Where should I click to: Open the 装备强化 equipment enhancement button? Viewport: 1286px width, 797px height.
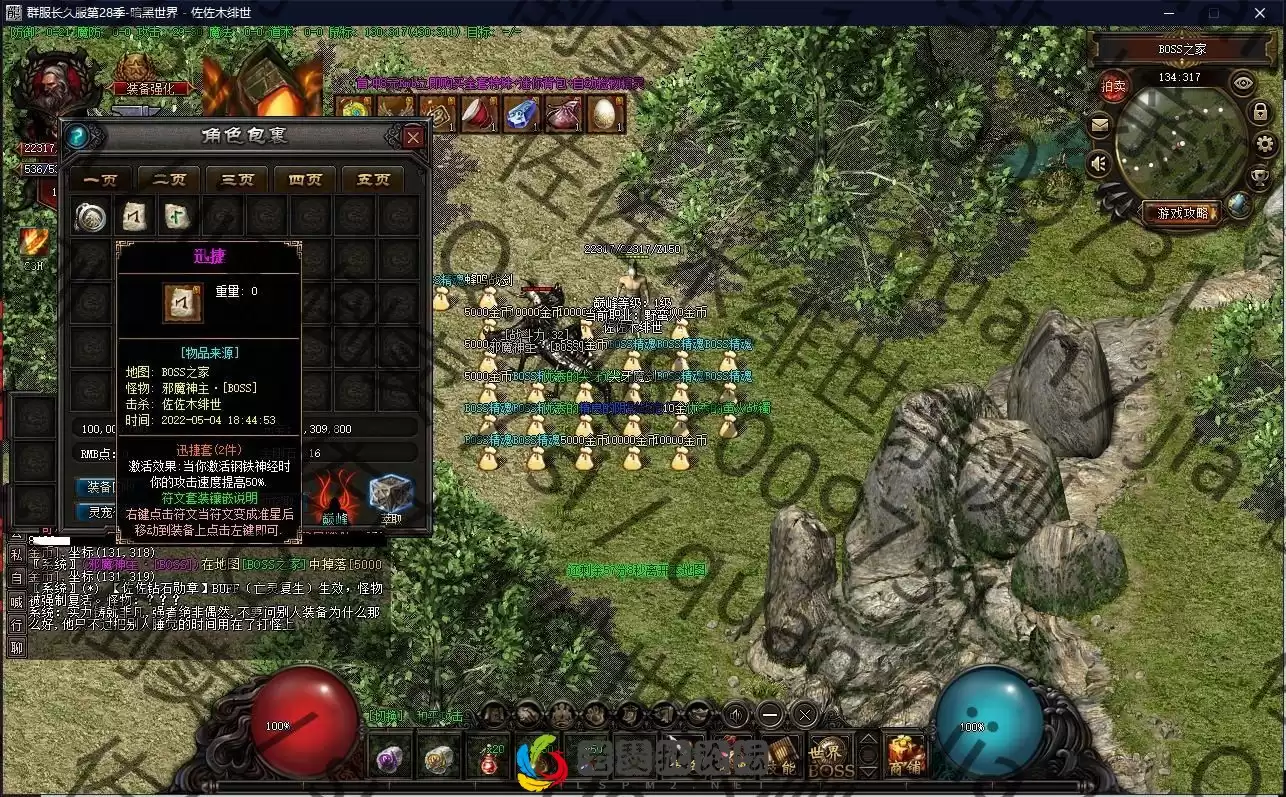(150, 87)
